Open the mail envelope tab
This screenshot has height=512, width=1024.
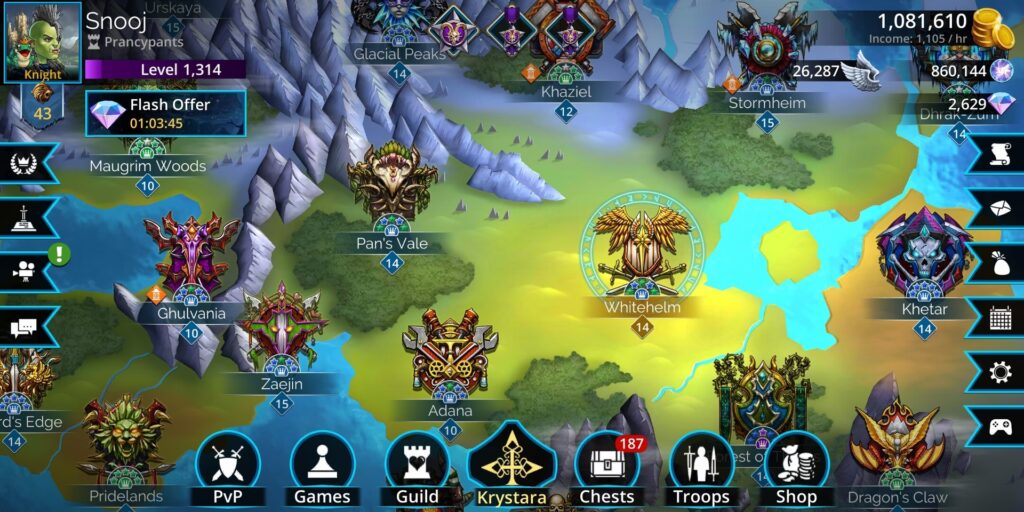pyautogui.click(x=999, y=207)
